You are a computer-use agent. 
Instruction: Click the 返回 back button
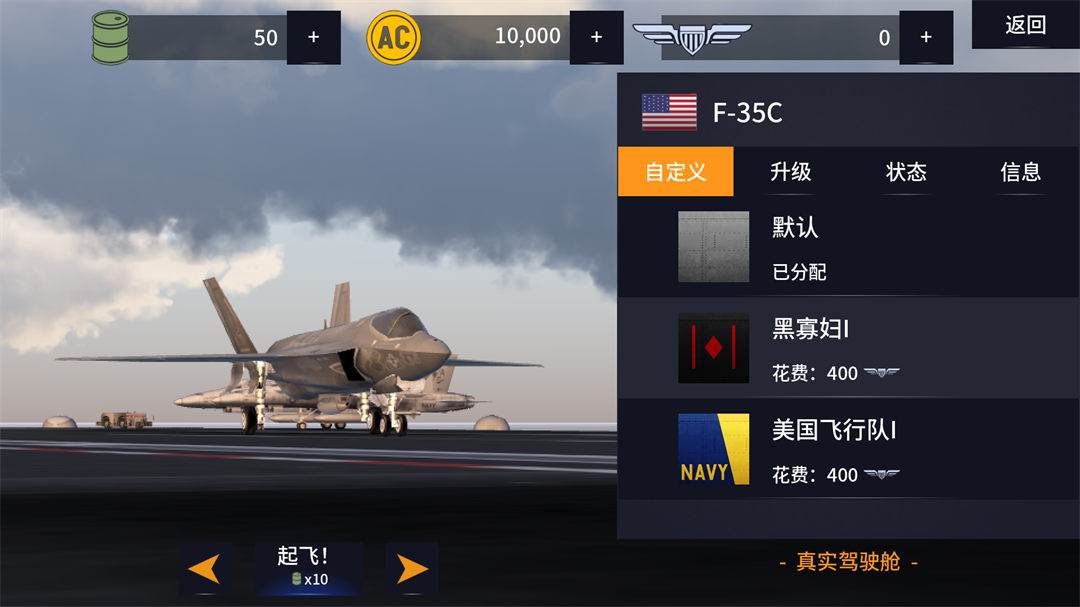[x=1025, y=25]
